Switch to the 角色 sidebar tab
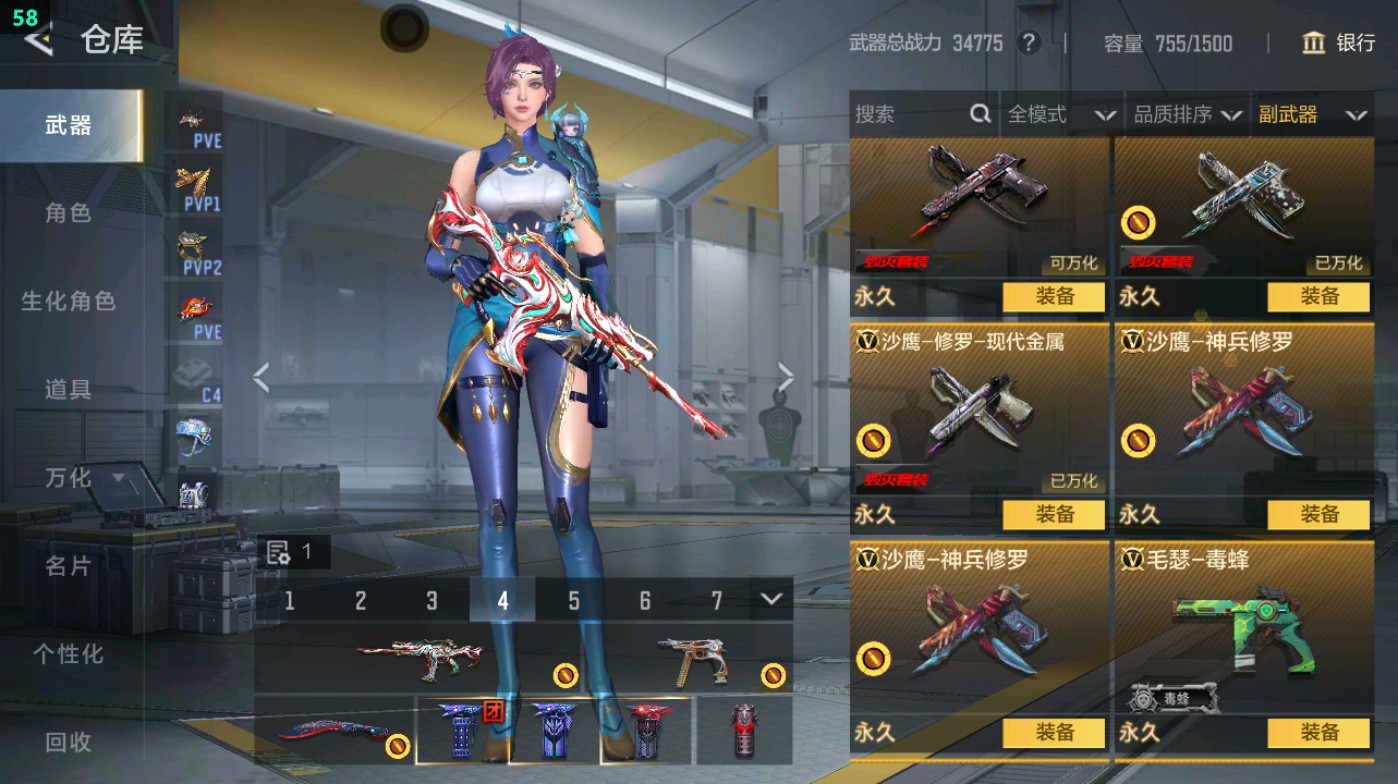This screenshot has height=784, width=1398. click(70, 214)
